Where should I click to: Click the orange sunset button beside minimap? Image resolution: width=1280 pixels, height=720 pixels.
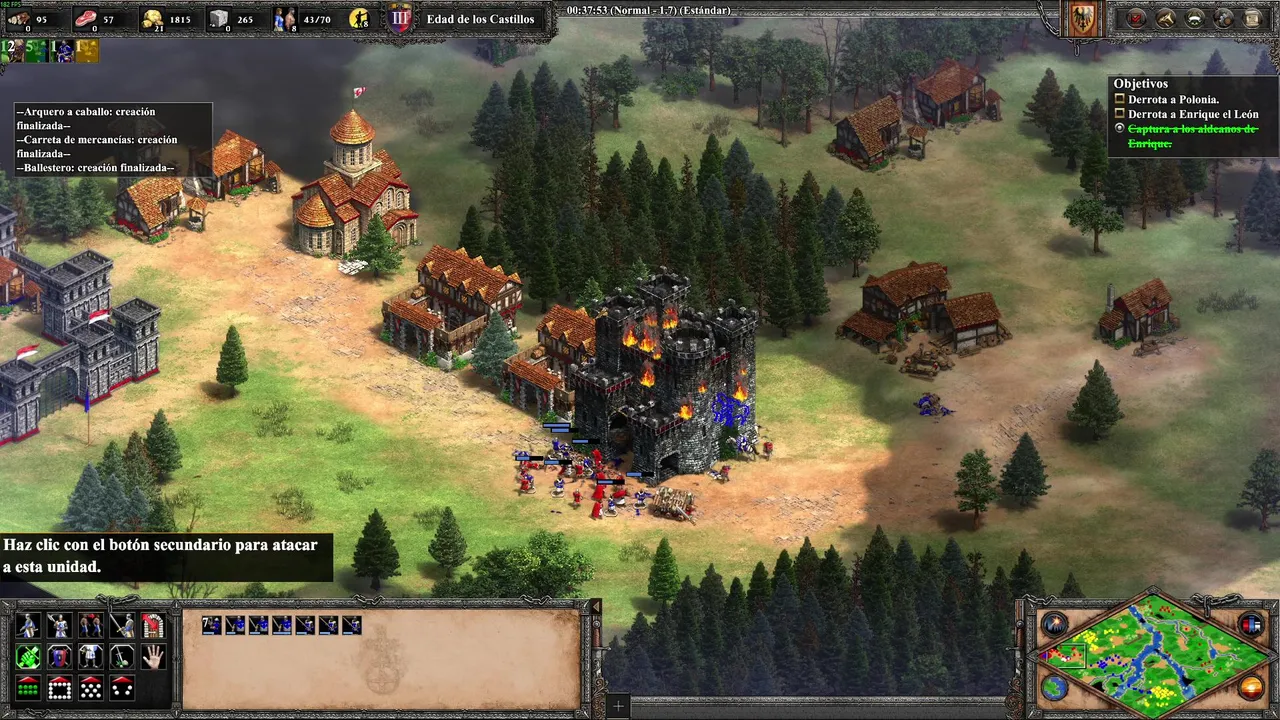(x=1251, y=687)
